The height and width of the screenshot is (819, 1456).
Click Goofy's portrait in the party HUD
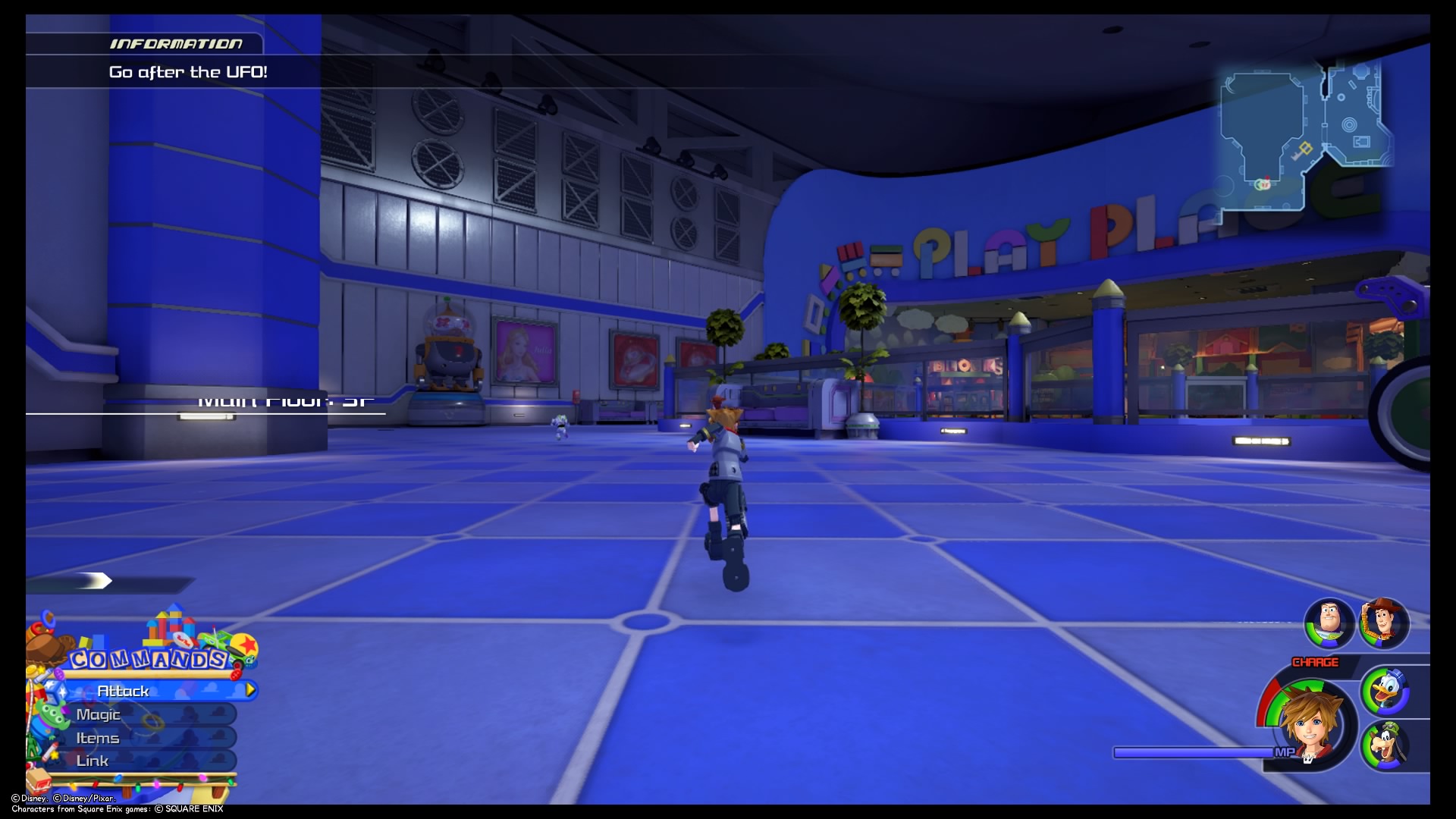click(x=1386, y=744)
